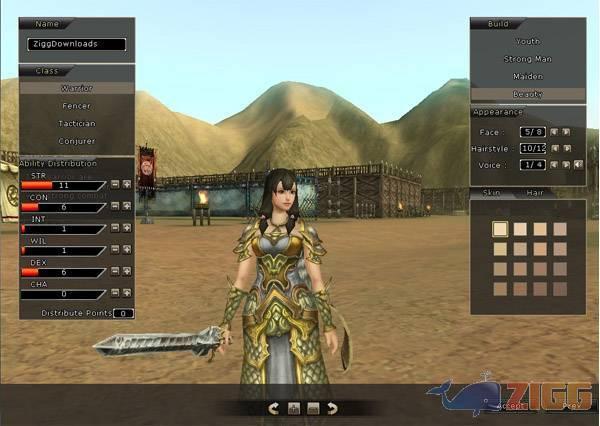Image resolution: width=600 pixels, height=426 pixels.
Task: Increase the CHA ability point
Action: coord(126,292)
